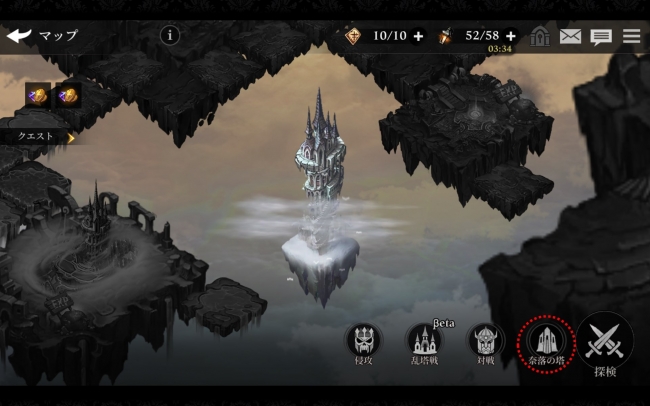
Task: Select the 侵攻 invasion mode
Action: tap(363, 343)
